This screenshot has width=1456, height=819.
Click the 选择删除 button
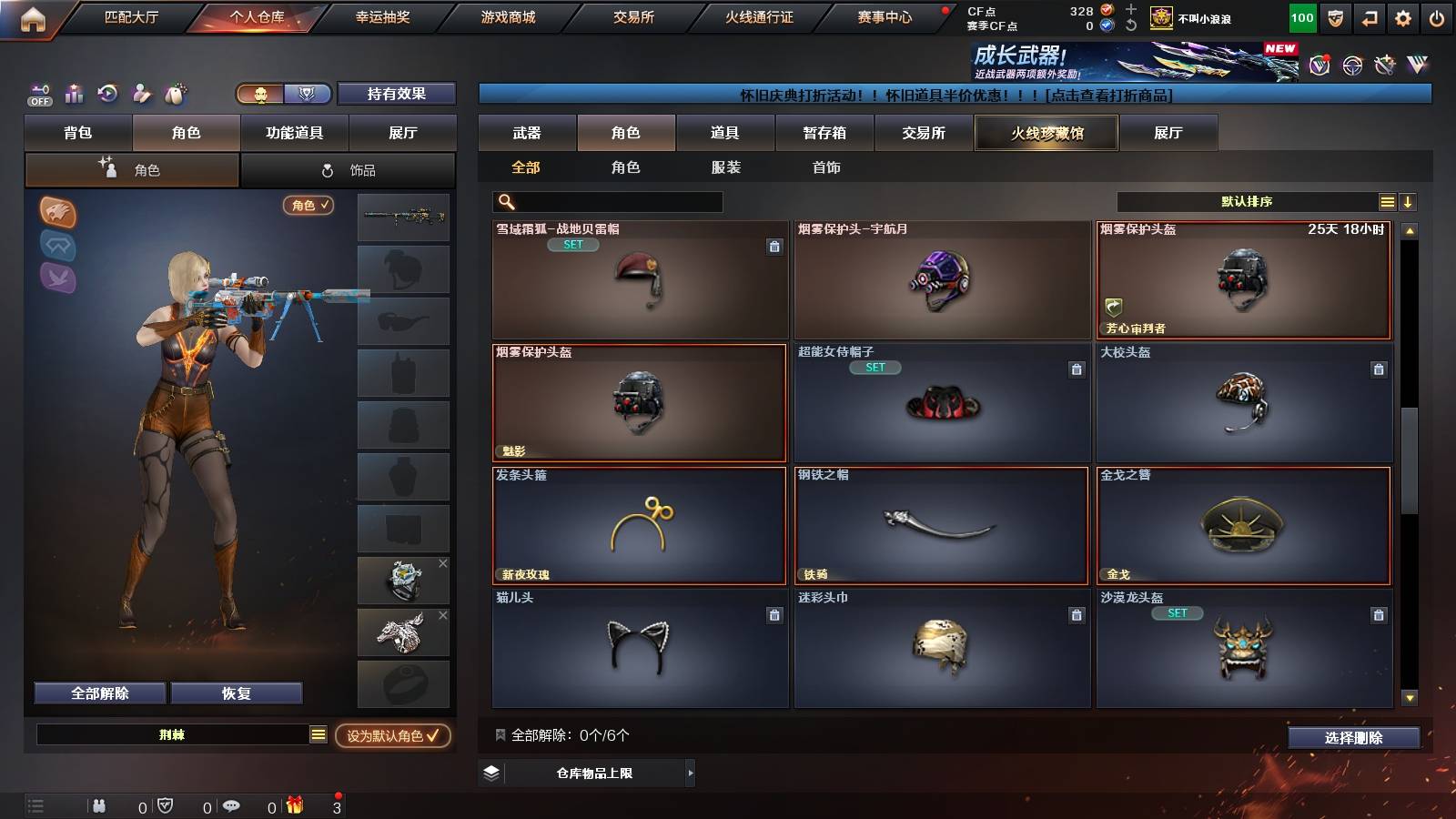pyautogui.click(x=1354, y=738)
